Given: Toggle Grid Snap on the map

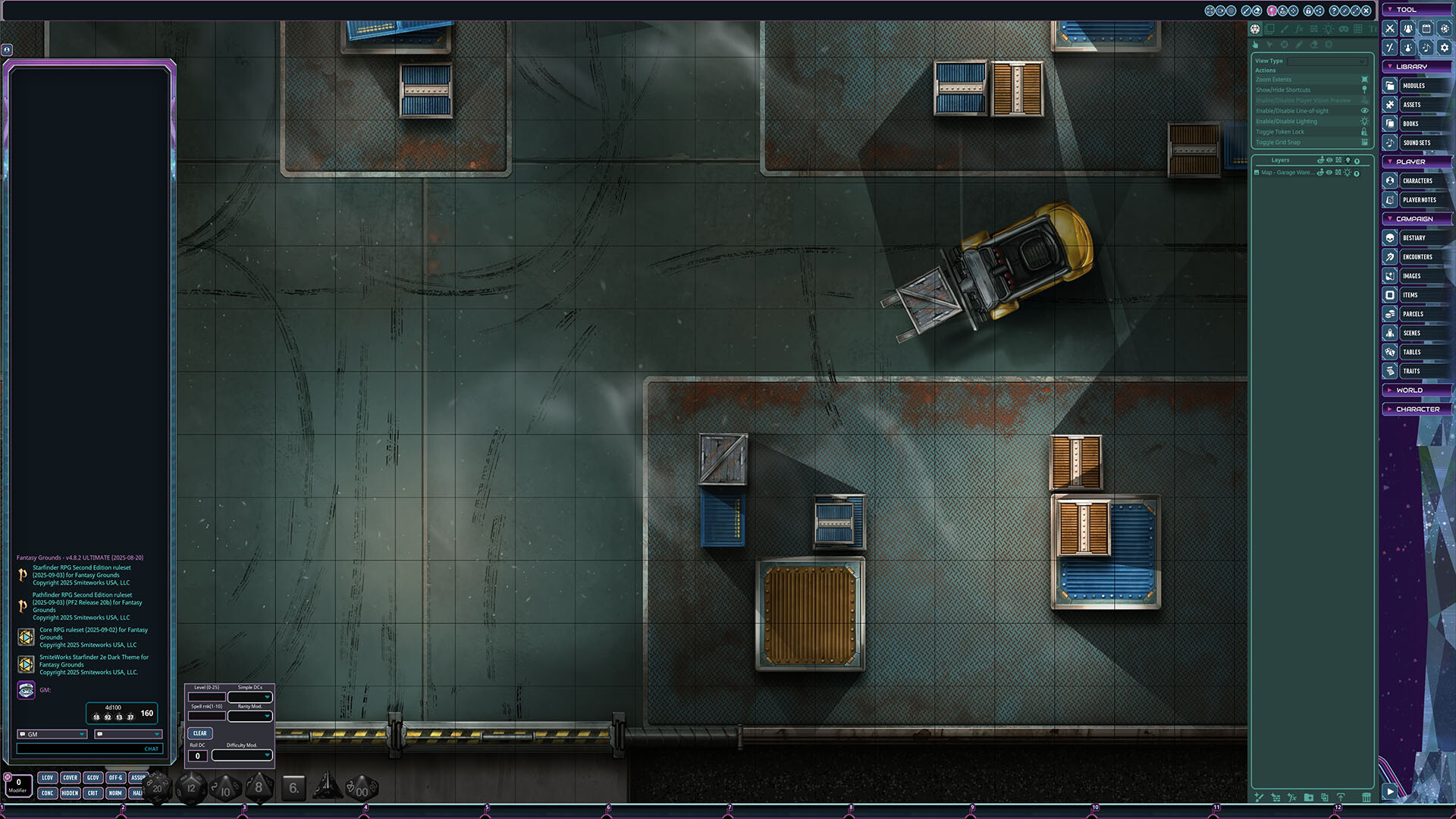Looking at the screenshot, I should coord(1364,142).
